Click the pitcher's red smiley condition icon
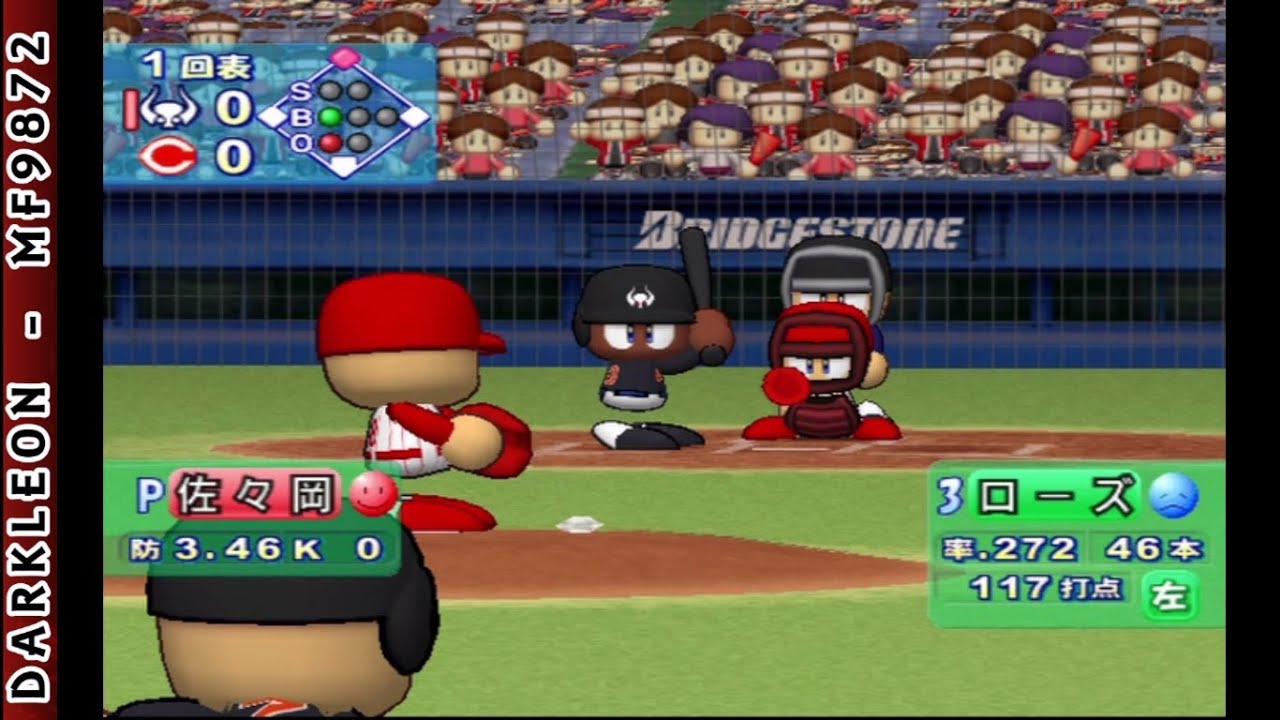1280x720 pixels. (x=372, y=494)
